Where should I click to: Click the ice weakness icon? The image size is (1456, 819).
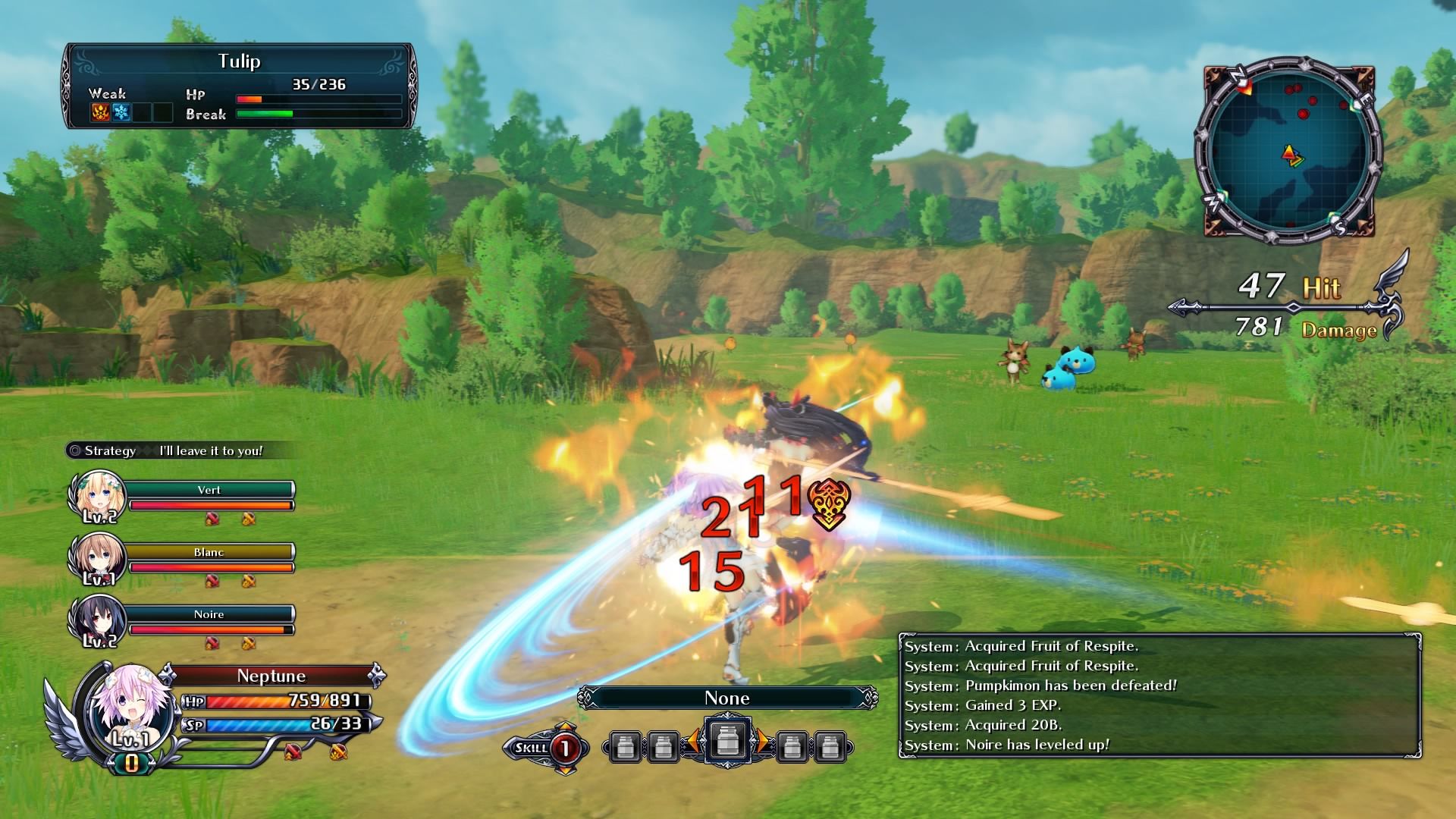121,113
